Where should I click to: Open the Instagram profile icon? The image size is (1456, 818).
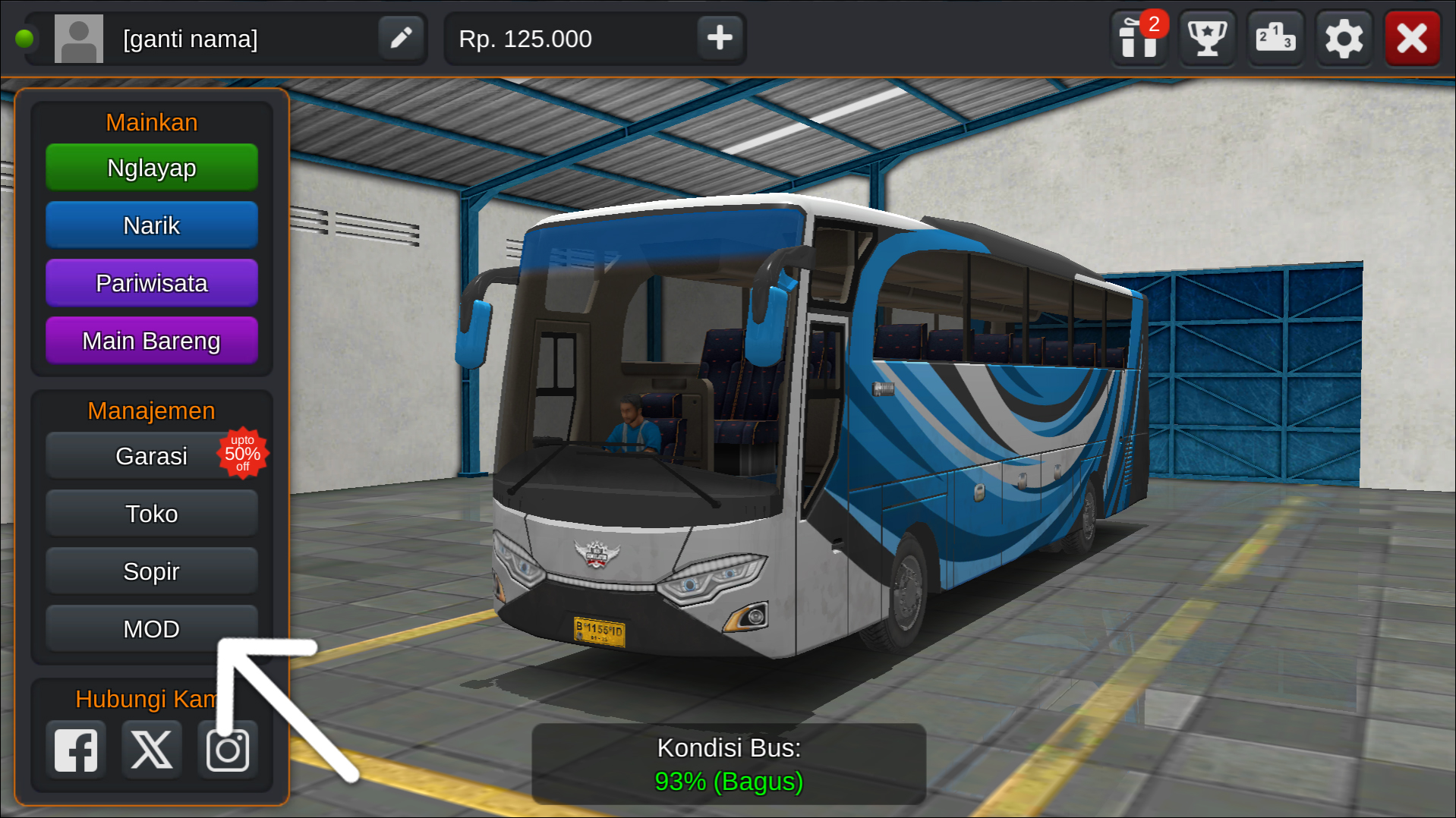(227, 750)
